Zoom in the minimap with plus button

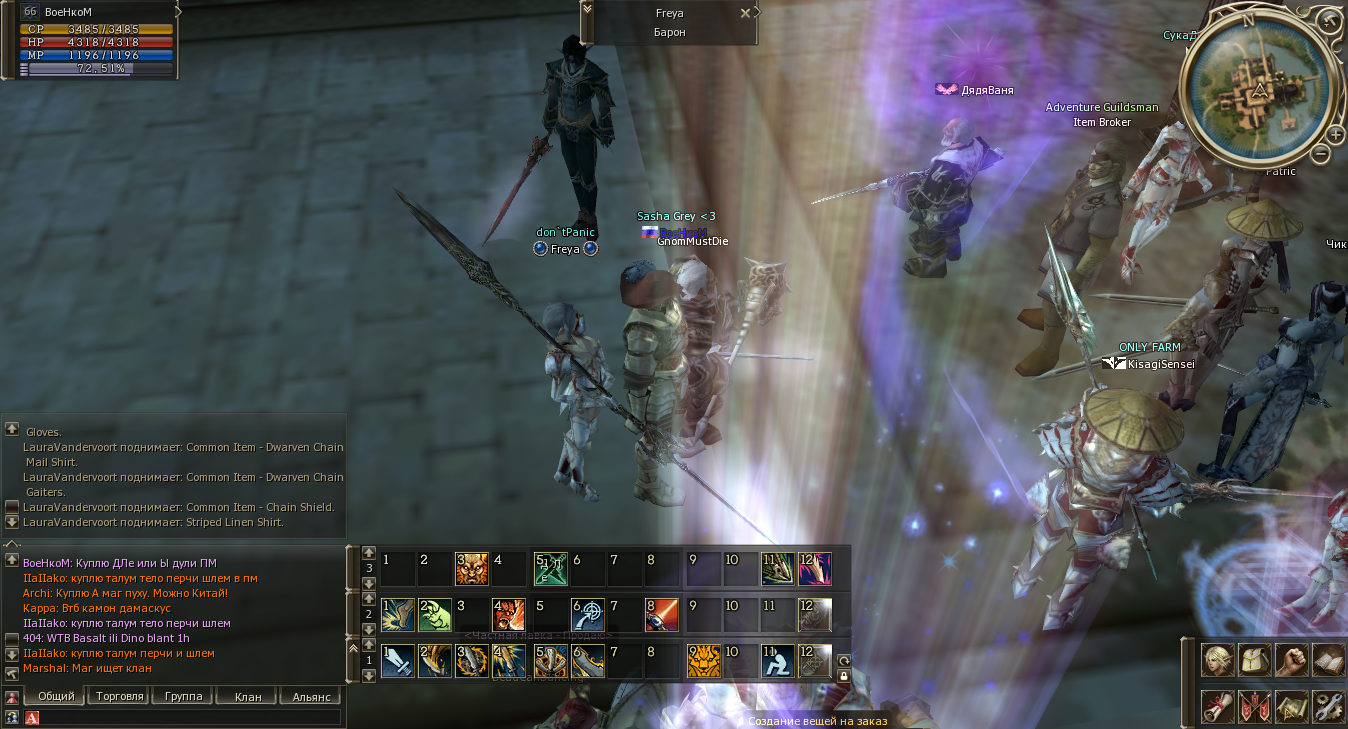(x=1336, y=135)
